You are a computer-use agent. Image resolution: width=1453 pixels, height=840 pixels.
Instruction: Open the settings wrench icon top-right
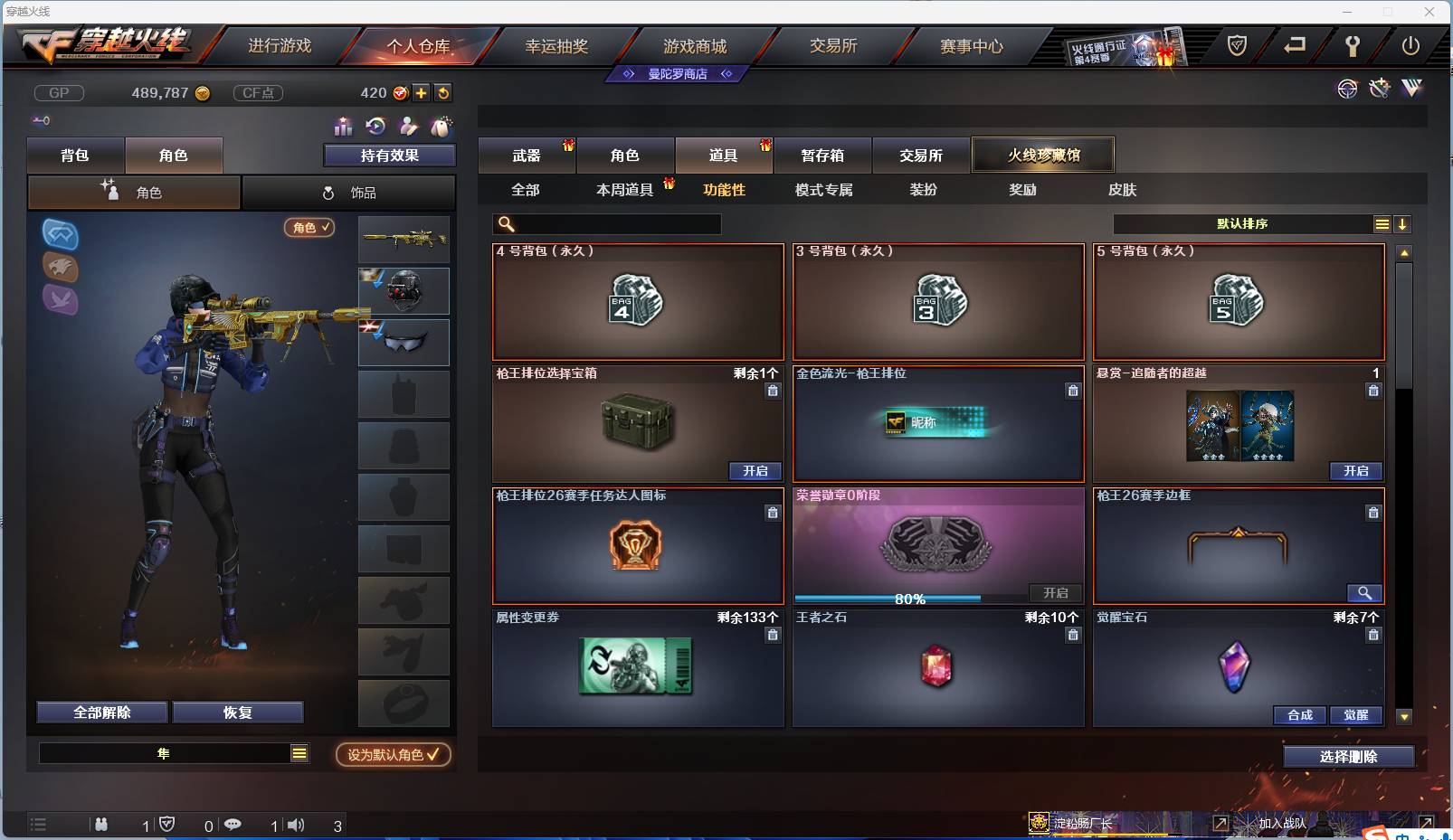[x=1353, y=46]
